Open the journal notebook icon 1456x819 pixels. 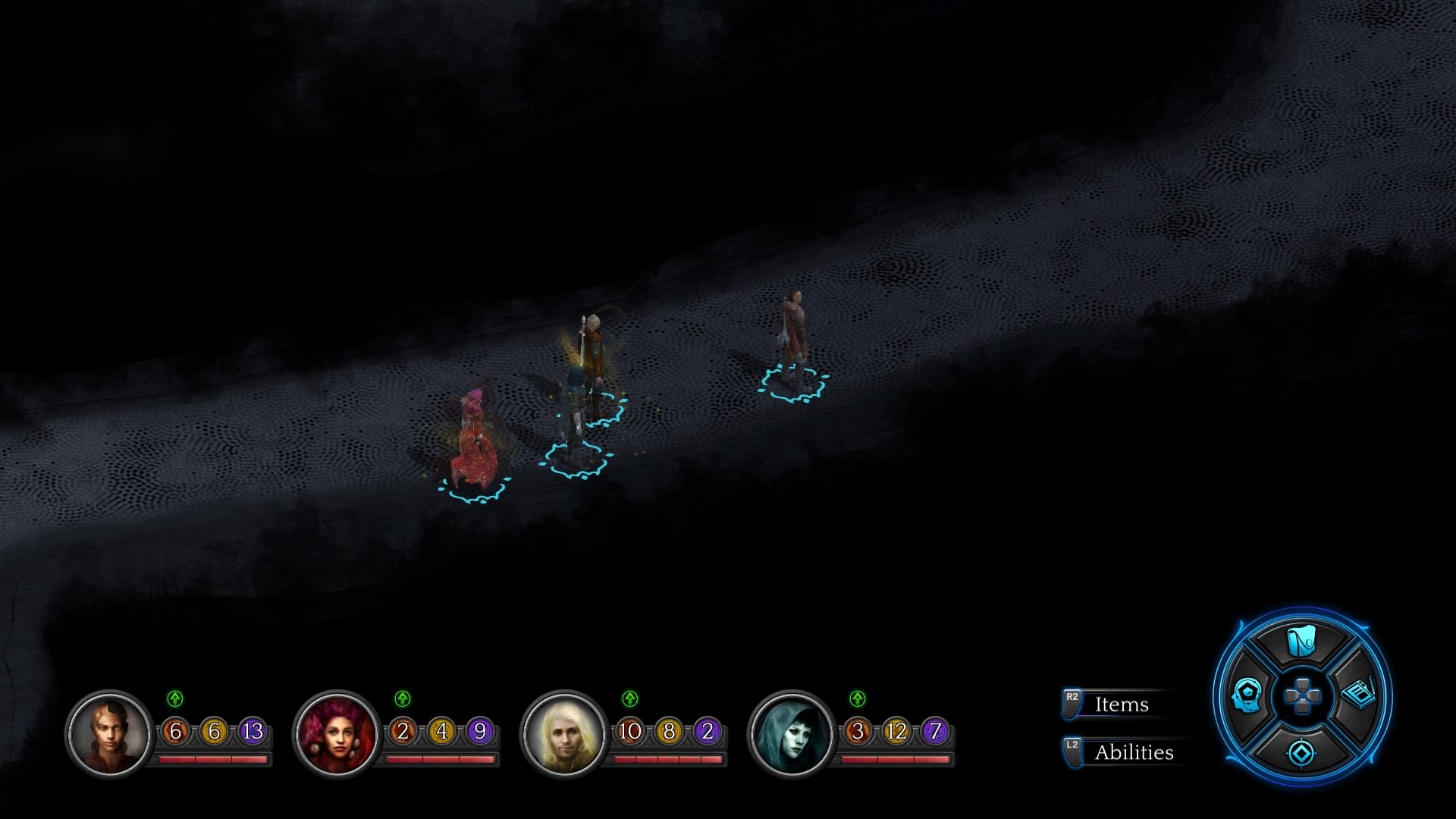pos(1357,694)
